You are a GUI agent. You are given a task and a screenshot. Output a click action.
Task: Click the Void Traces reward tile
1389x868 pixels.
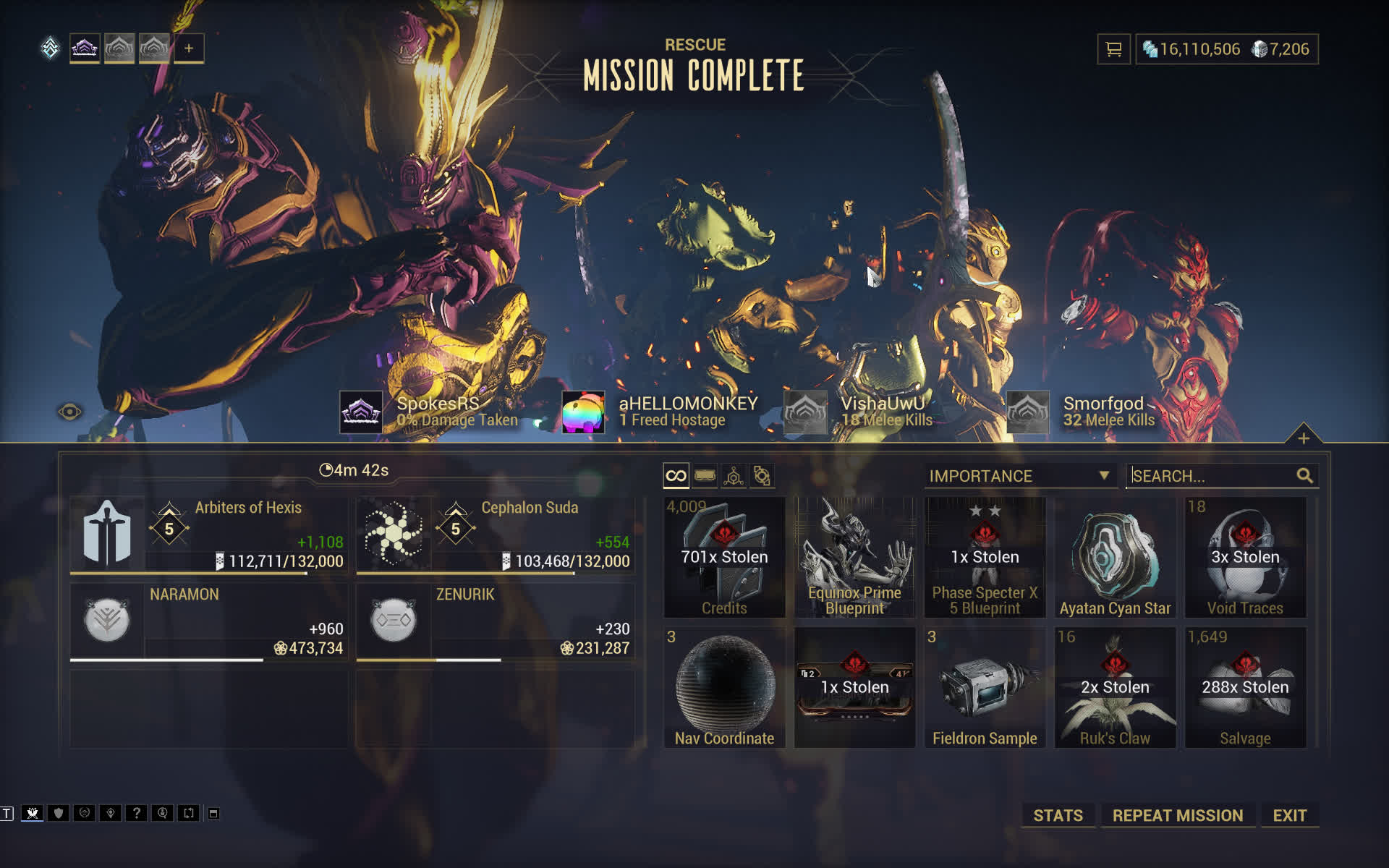1245,557
